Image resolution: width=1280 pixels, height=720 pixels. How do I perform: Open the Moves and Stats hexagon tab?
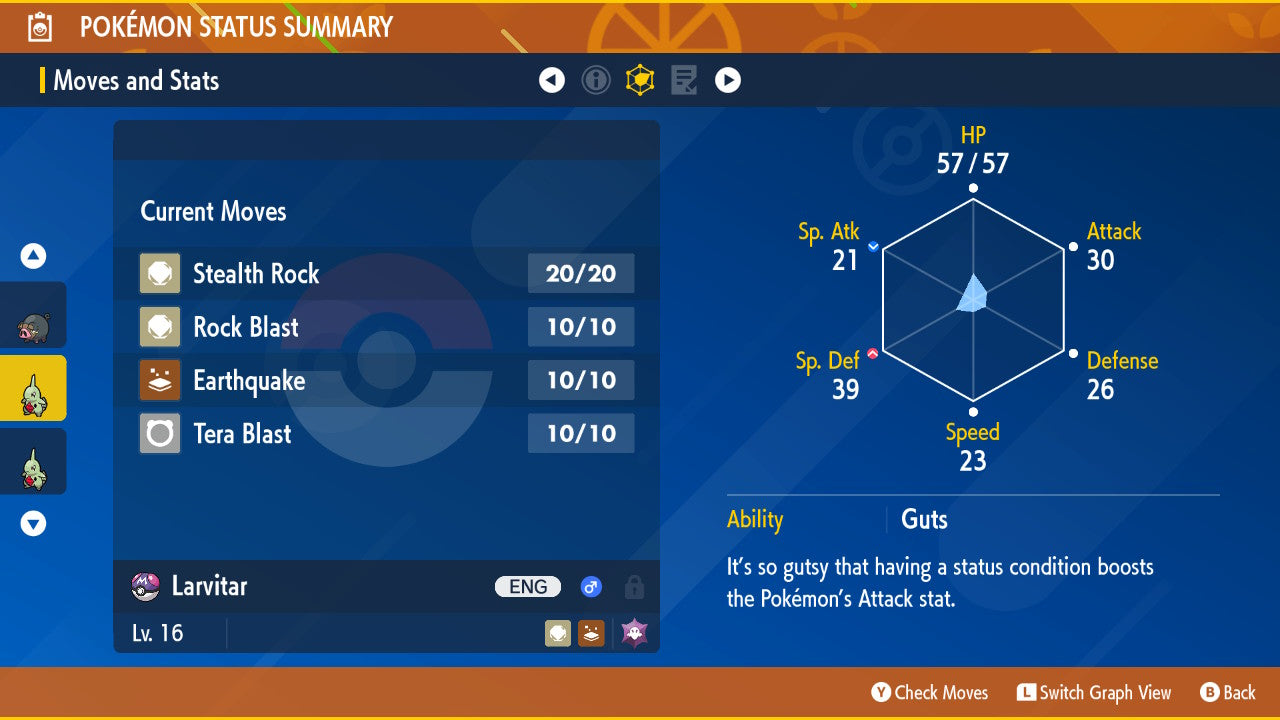pyautogui.click(x=640, y=80)
